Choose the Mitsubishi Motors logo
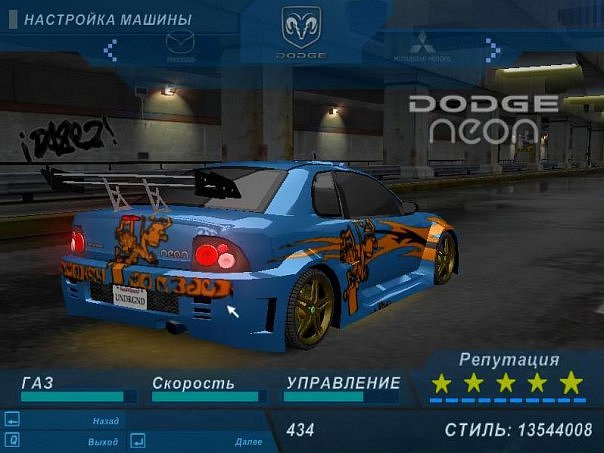 (421, 46)
